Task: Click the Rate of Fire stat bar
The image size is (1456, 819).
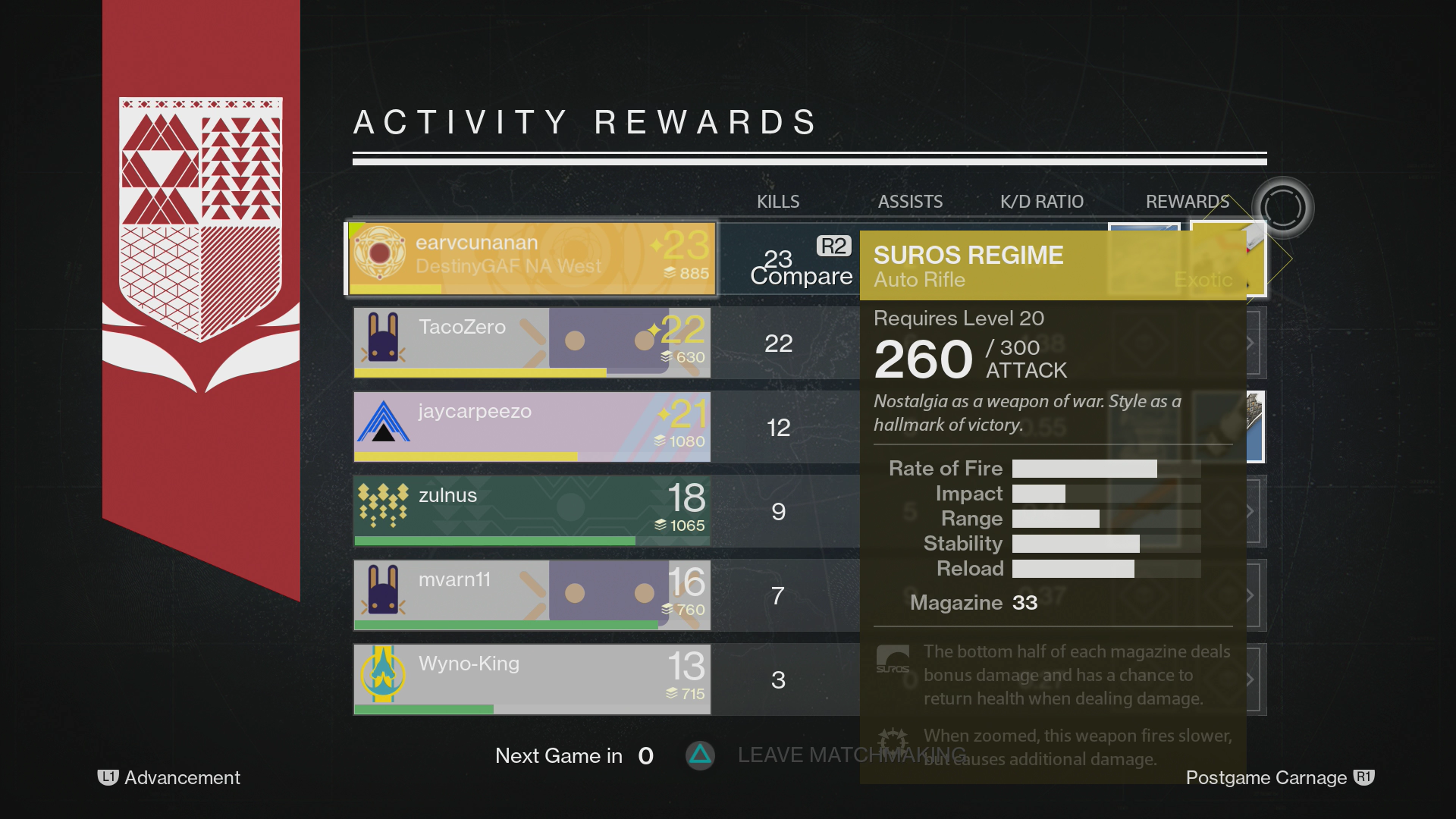Action: point(1084,469)
